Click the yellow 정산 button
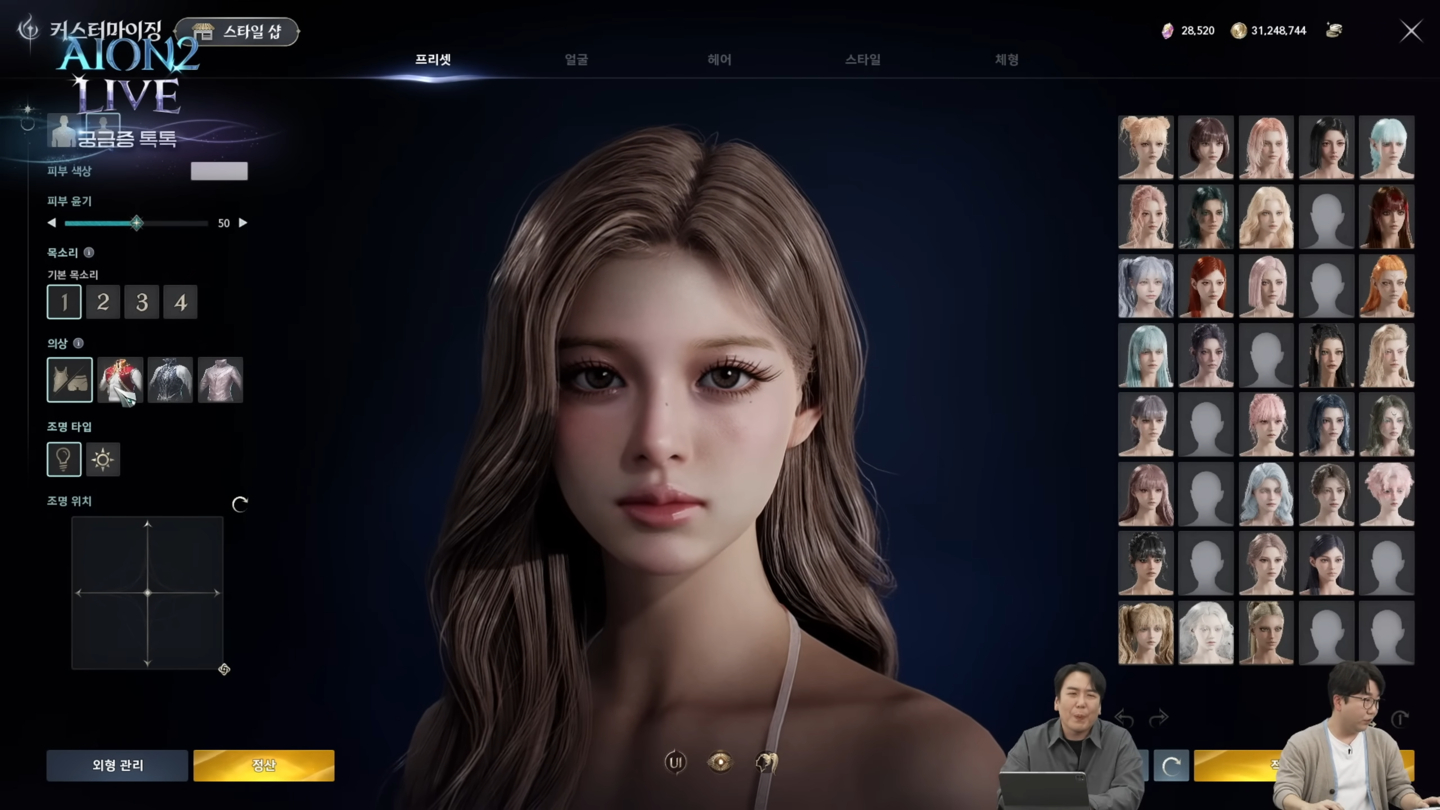Viewport: 1440px width, 810px height. point(264,765)
